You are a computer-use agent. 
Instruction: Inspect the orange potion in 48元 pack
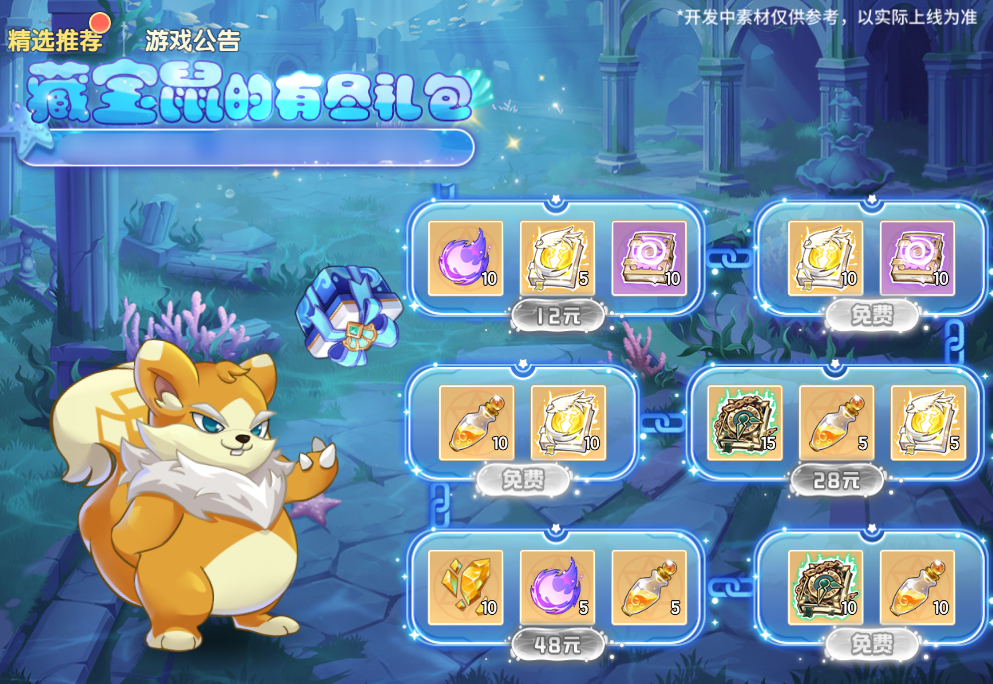(x=649, y=587)
